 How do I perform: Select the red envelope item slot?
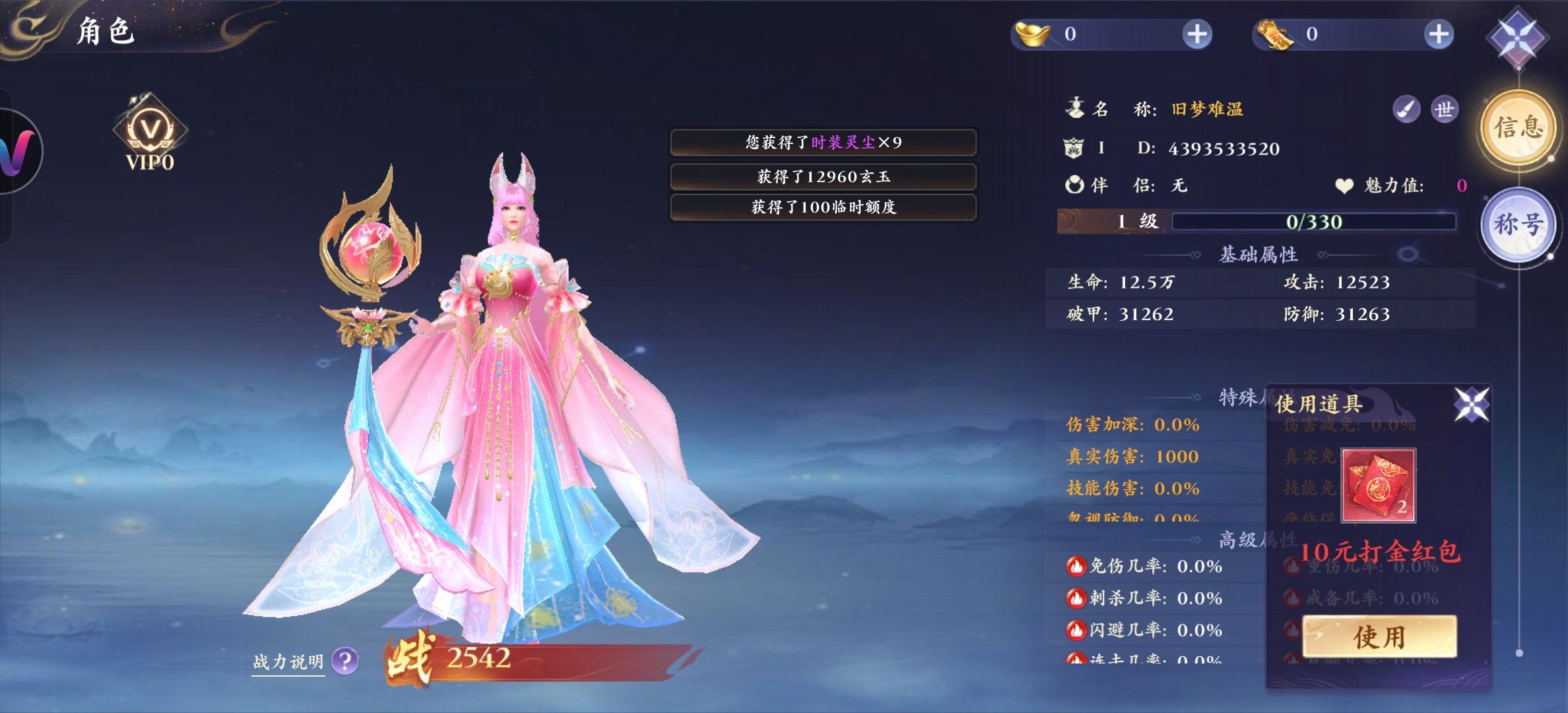[1378, 485]
